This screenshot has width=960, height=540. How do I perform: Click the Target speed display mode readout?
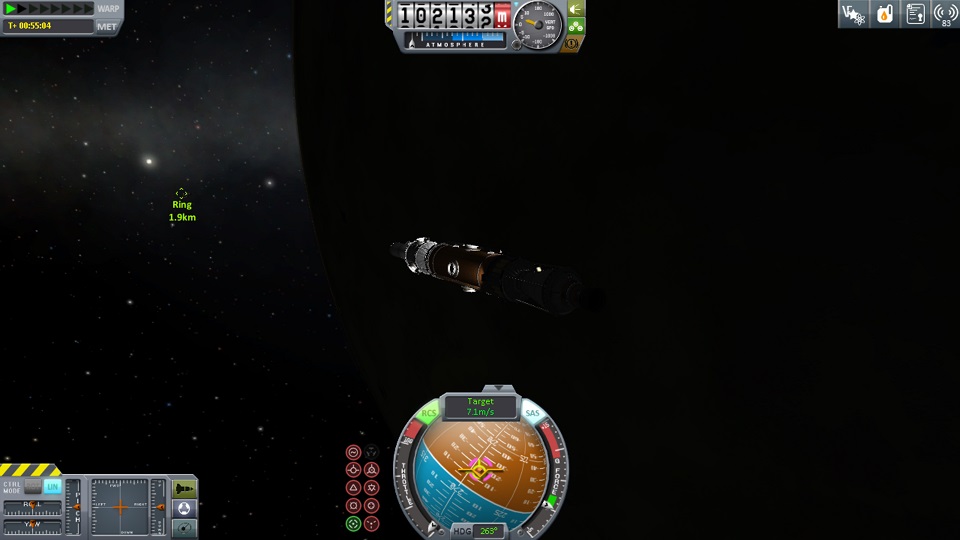pyautogui.click(x=481, y=407)
